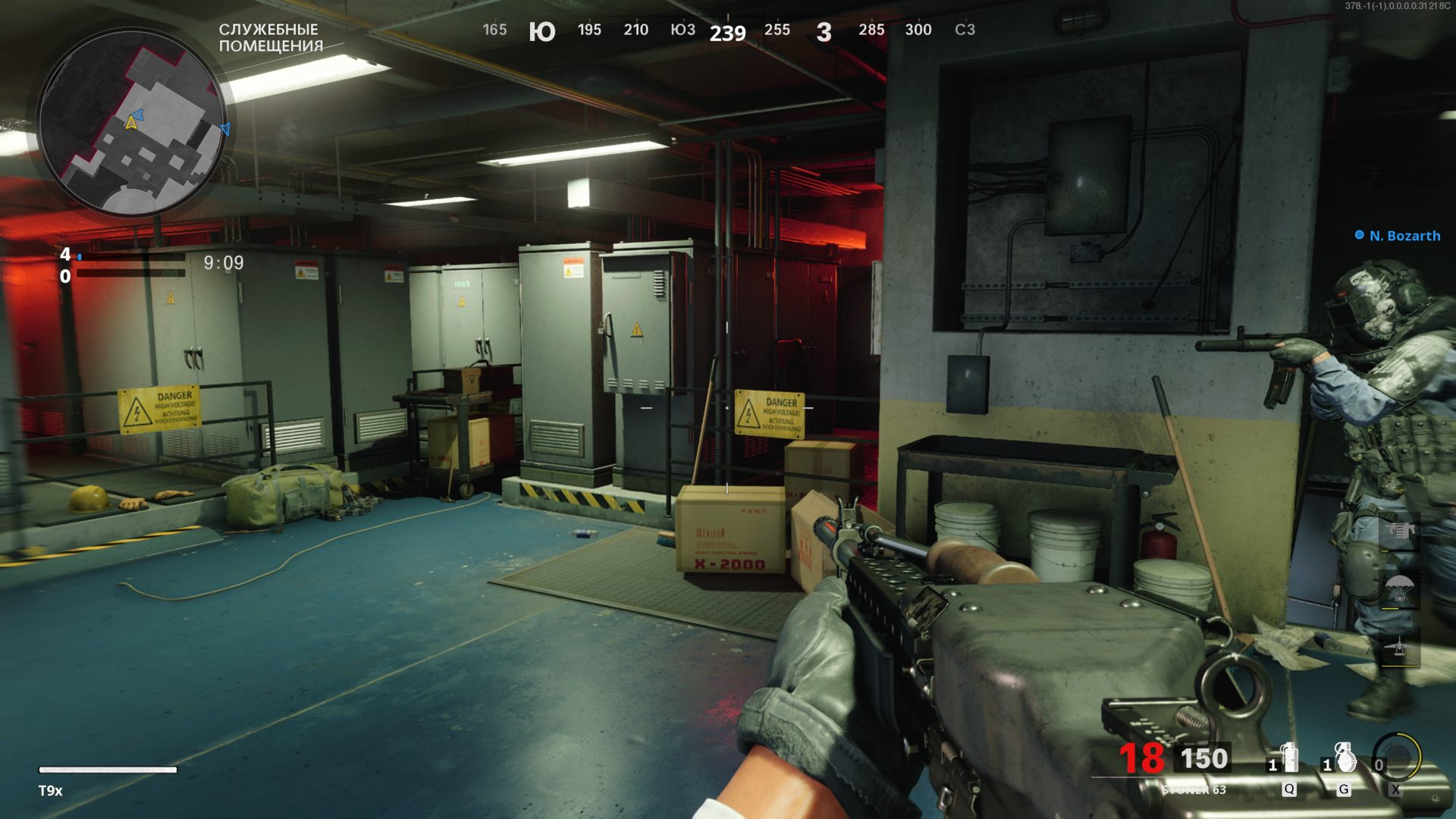Select the tactical stun grenade icon
1456x819 pixels.
tap(1288, 758)
